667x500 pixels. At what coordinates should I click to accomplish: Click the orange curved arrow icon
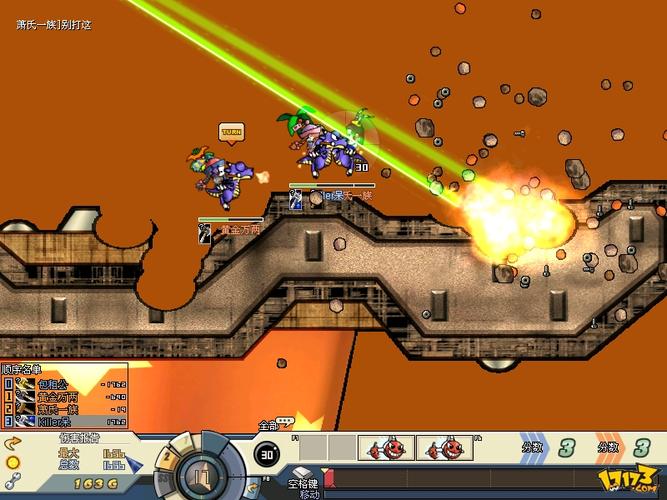13,443
